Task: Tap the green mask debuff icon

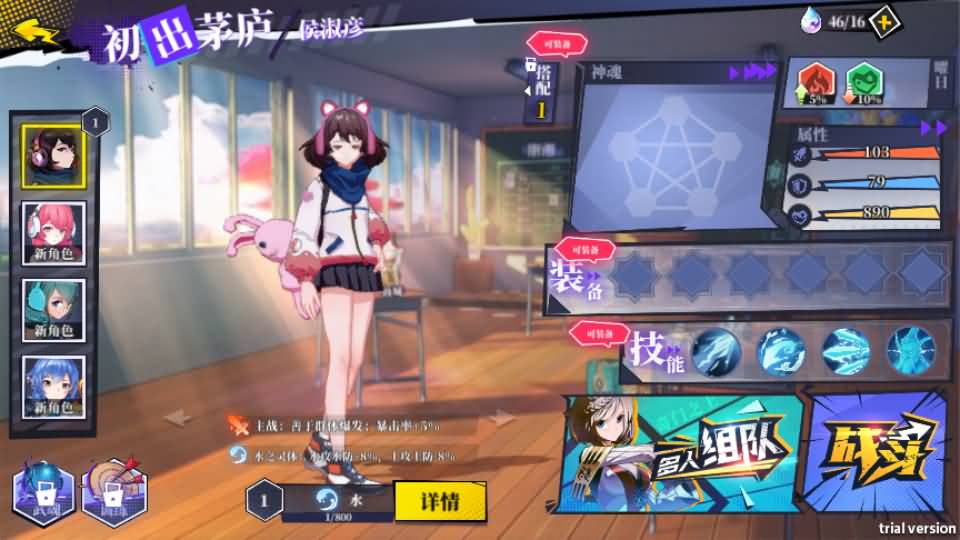Action: [x=865, y=82]
